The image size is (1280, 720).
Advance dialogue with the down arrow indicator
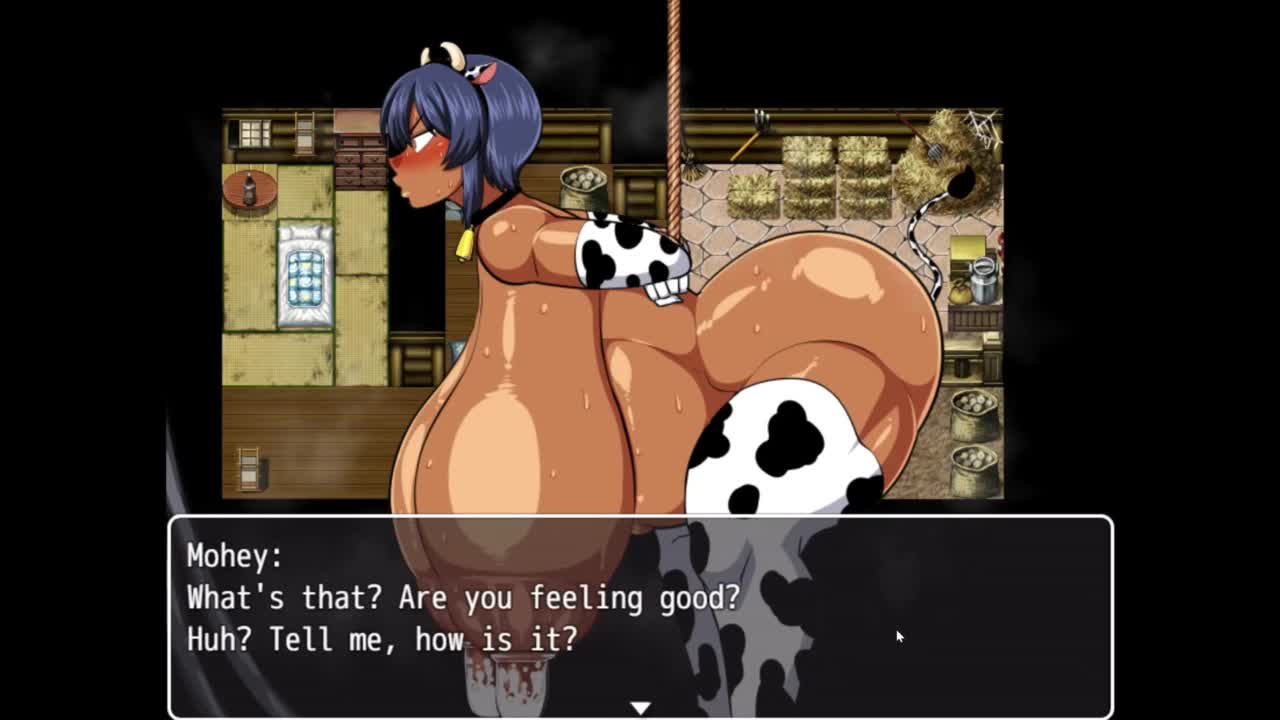(x=640, y=708)
